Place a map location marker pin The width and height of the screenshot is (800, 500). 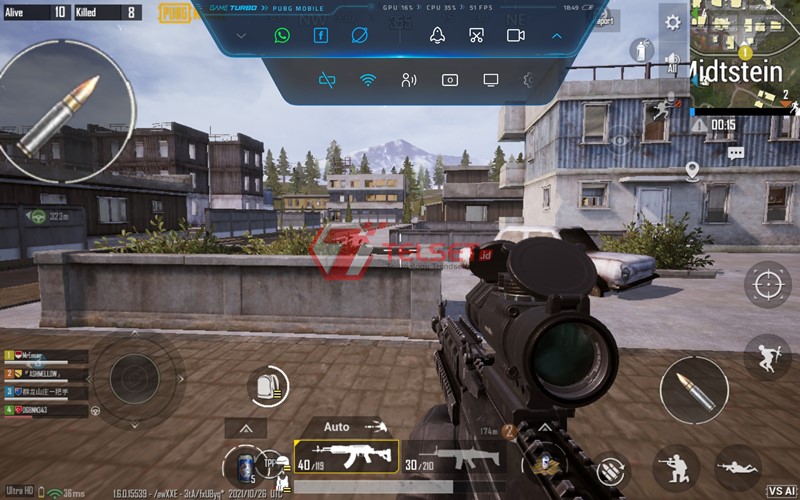tap(692, 171)
